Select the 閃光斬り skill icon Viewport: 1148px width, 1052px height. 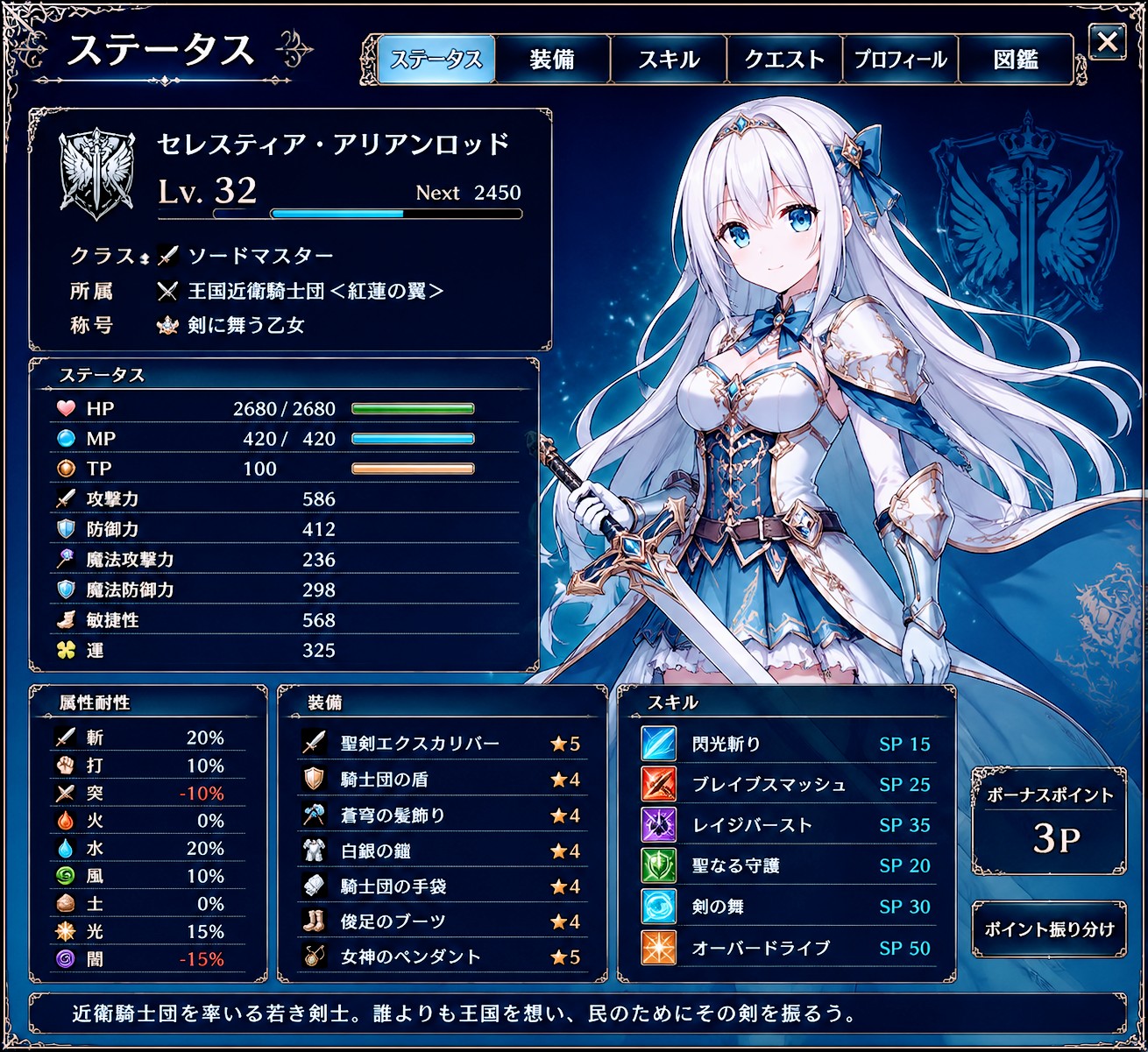(657, 743)
